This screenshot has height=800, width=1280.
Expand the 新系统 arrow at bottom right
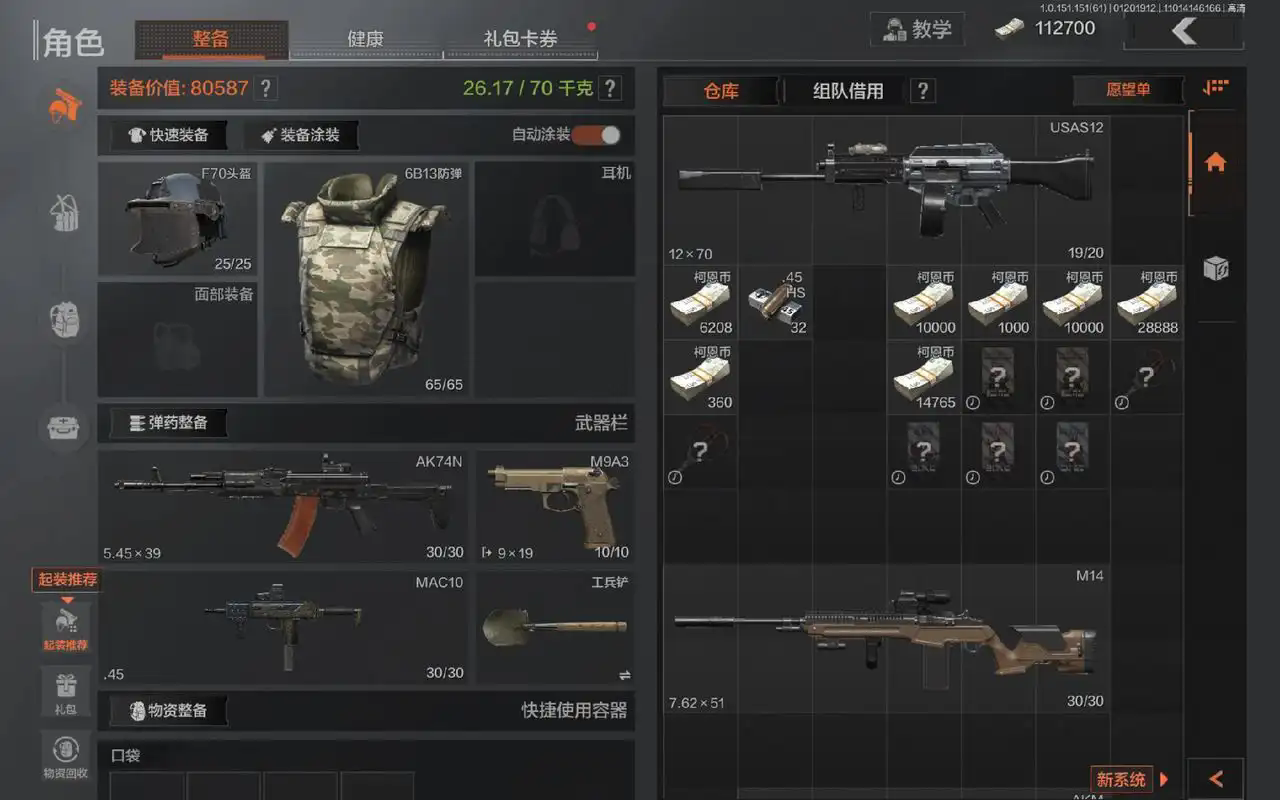[1164, 779]
